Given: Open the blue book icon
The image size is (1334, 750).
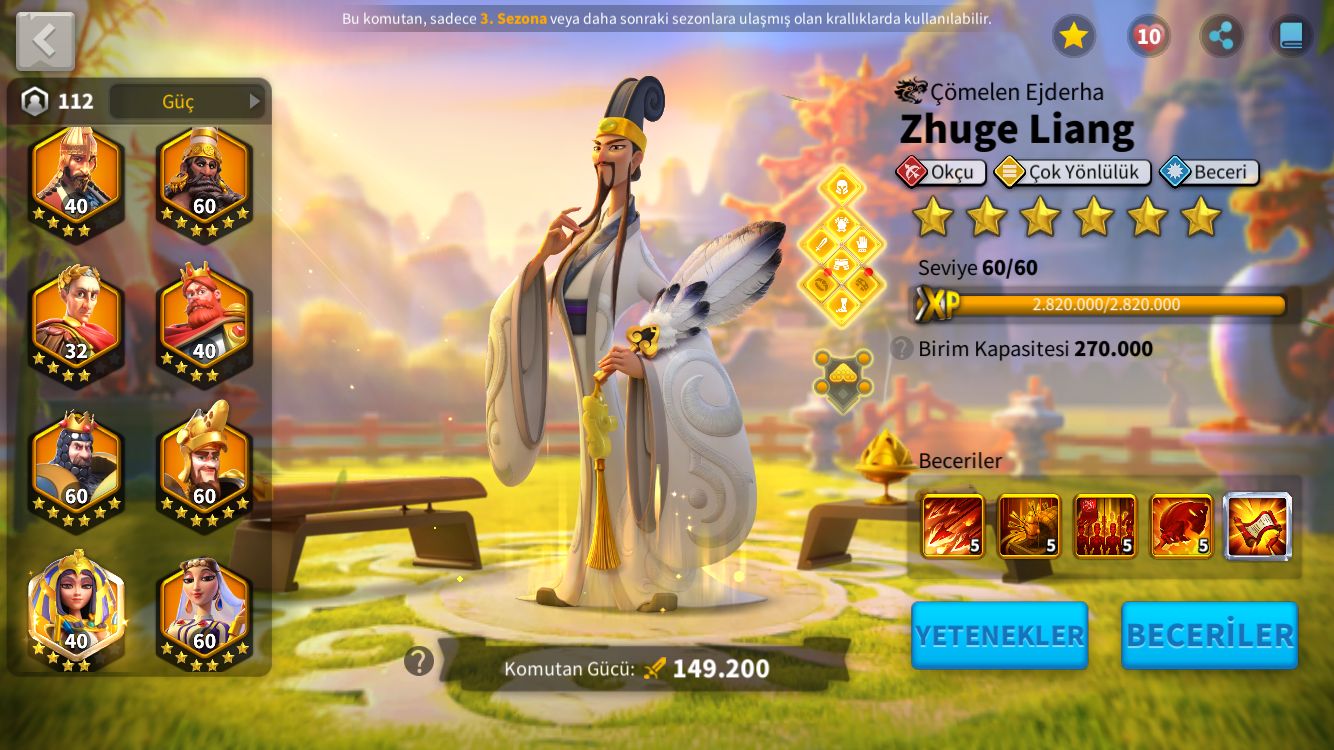Looking at the screenshot, I should [1291, 36].
